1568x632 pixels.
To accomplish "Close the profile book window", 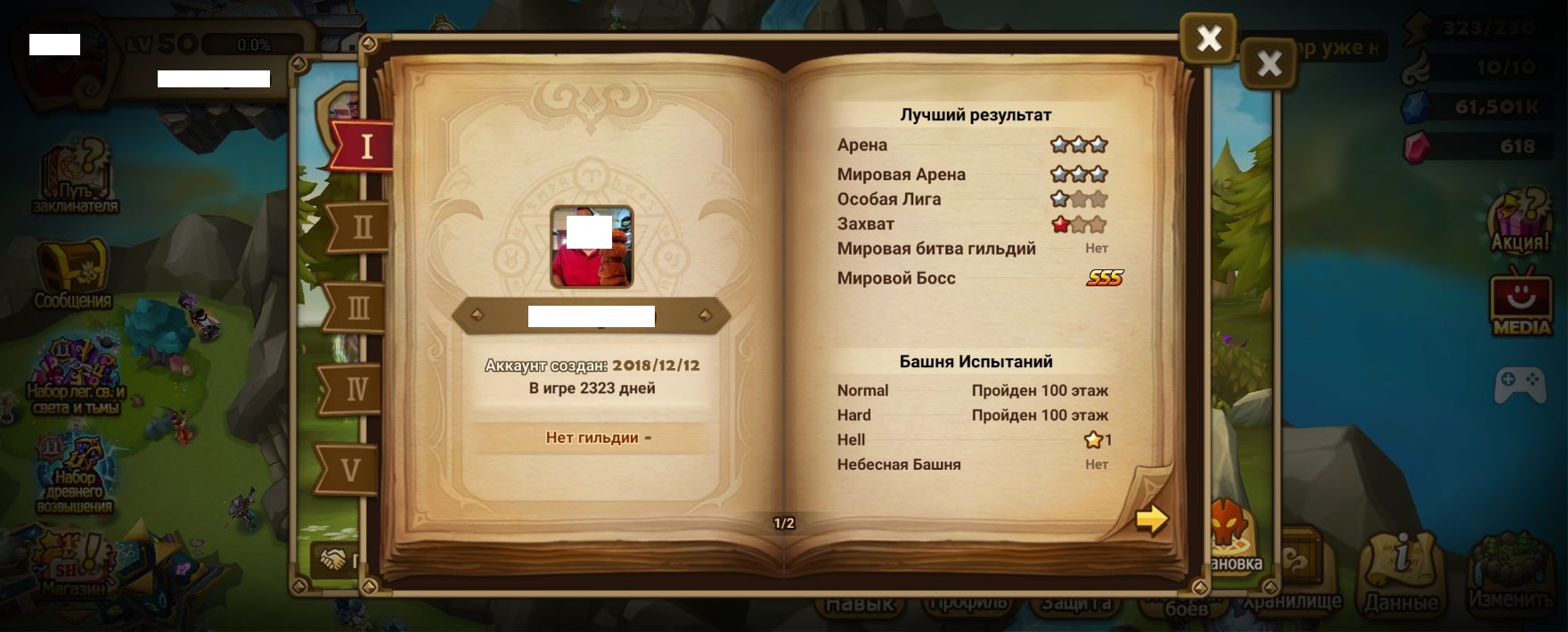I will click(x=1208, y=38).
